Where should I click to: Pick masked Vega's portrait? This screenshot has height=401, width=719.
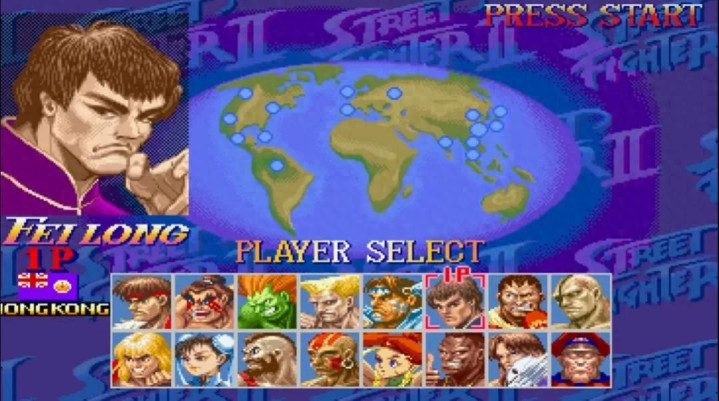pos(518,359)
